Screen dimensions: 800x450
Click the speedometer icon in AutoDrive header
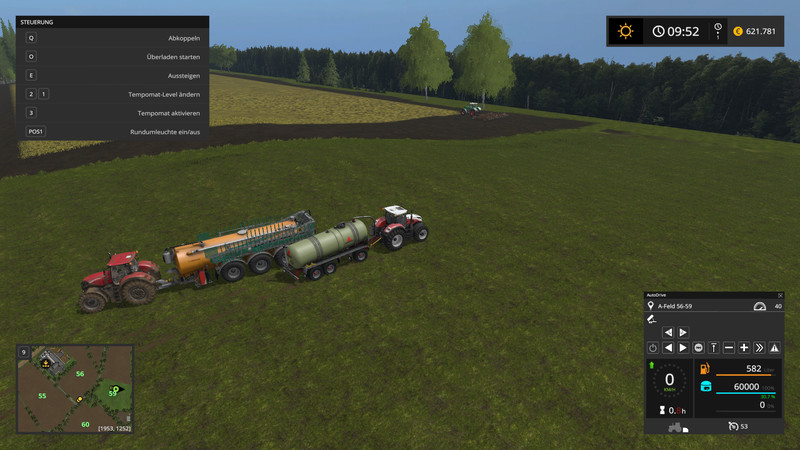point(759,306)
